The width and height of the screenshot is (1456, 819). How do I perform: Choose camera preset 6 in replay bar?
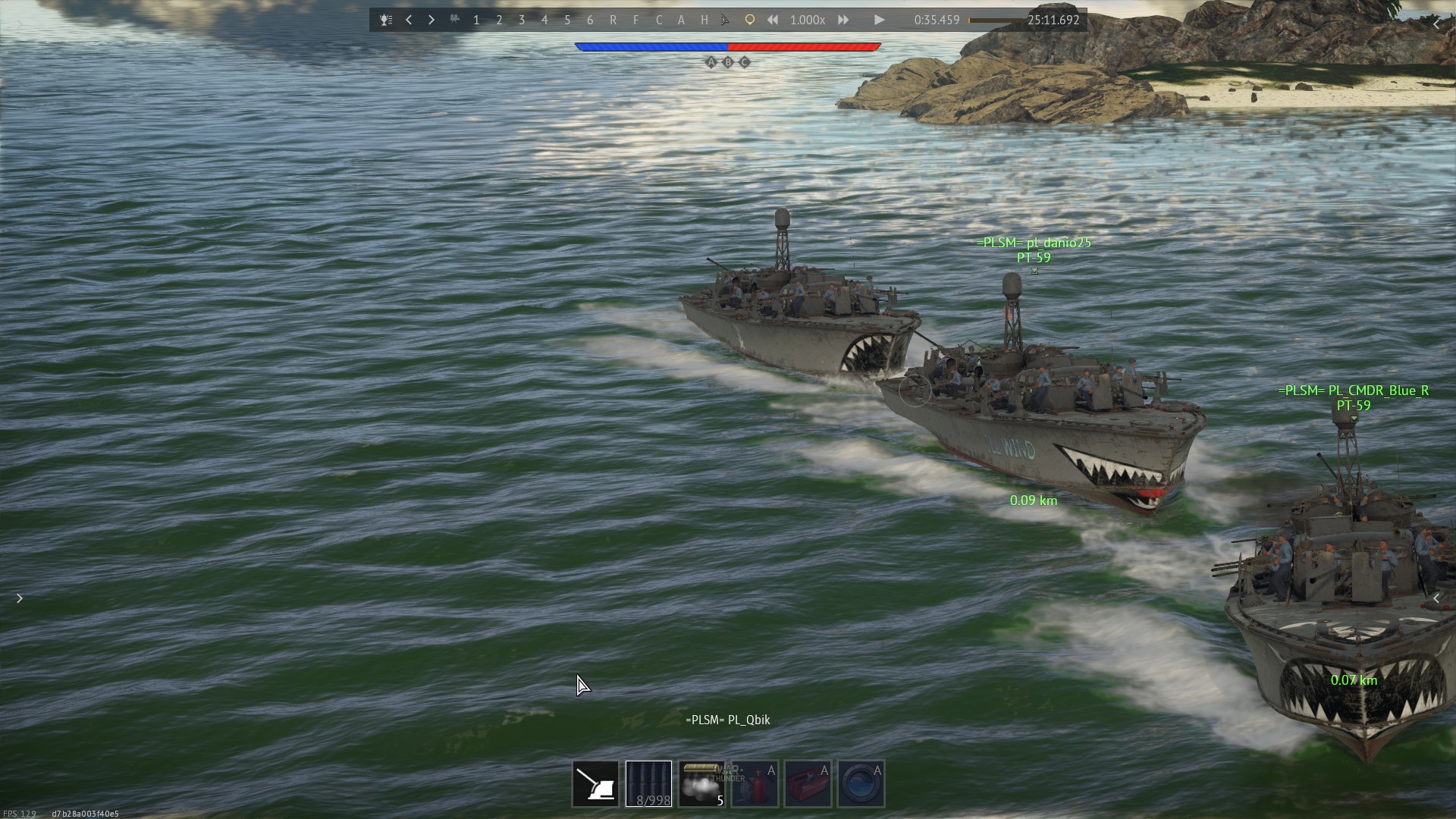(590, 20)
